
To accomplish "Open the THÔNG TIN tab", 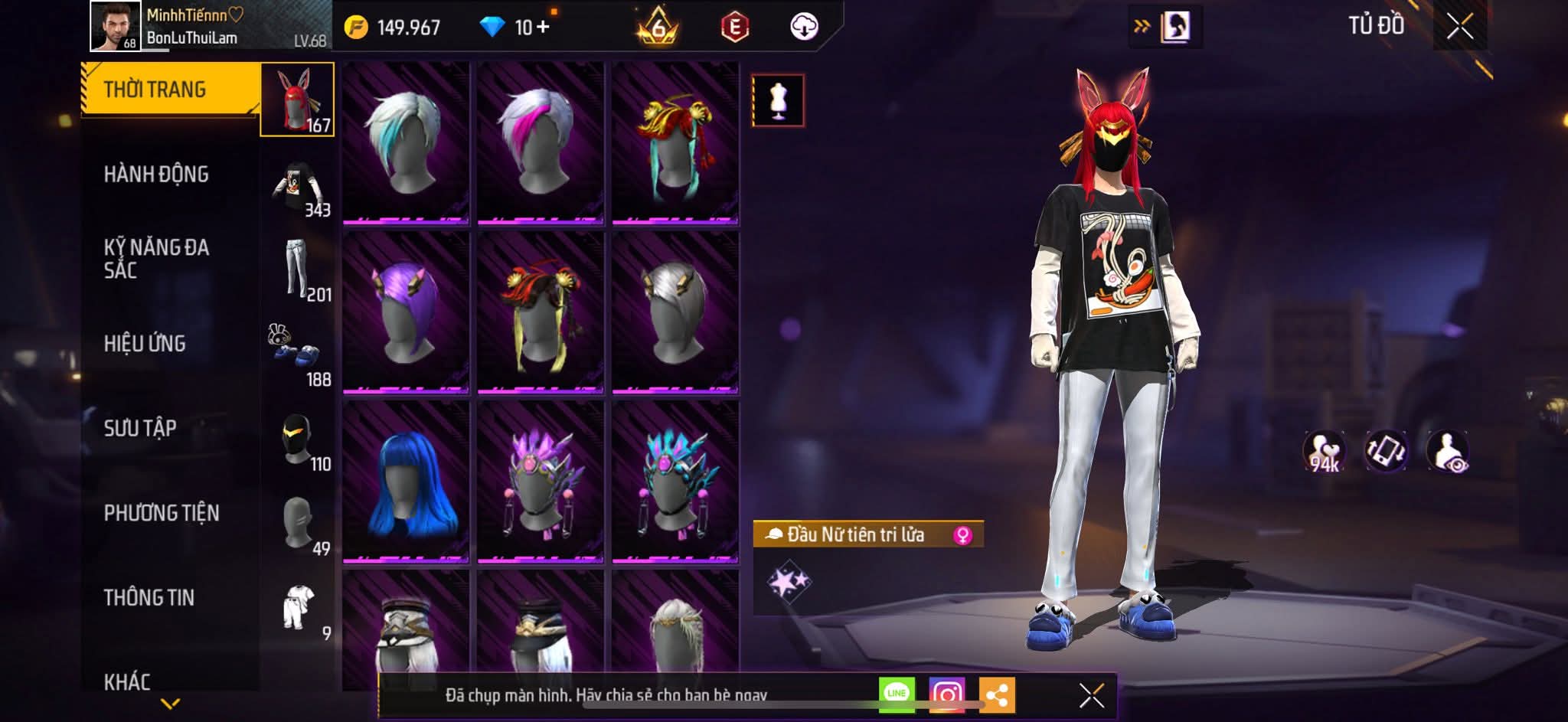I will click(x=149, y=597).
